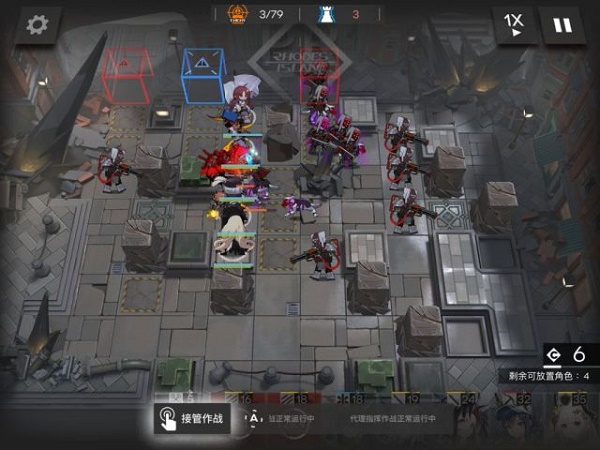600x450 pixels.
Task: Pause the battle
Action: (563, 25)
